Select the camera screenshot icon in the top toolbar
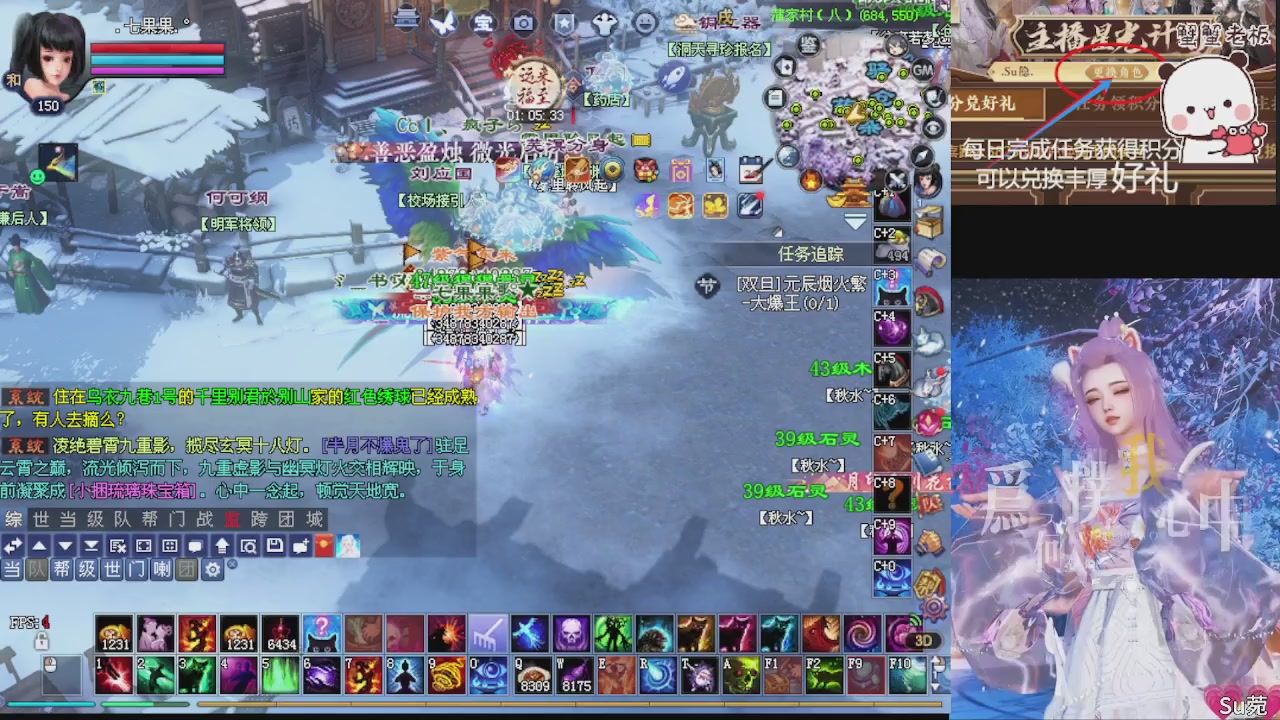Image resolution: width=1280 pixels, height=720 pixels. pos(524,22)
